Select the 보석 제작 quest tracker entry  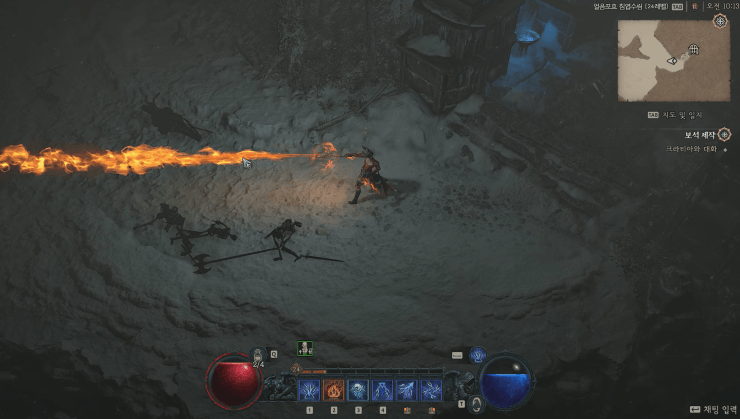[695, 134]
